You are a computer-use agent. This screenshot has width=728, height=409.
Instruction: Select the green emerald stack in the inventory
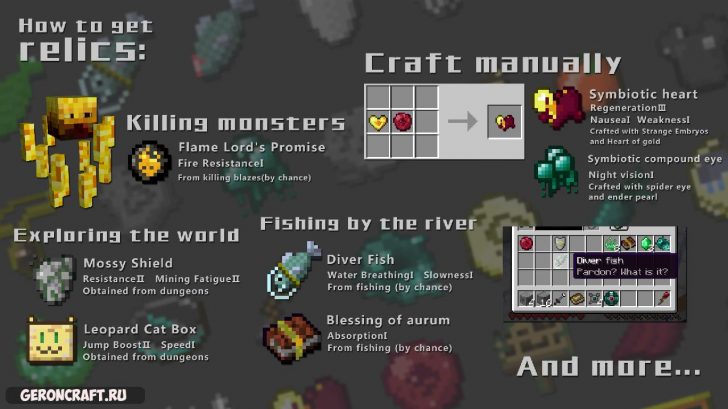point(646,243)
